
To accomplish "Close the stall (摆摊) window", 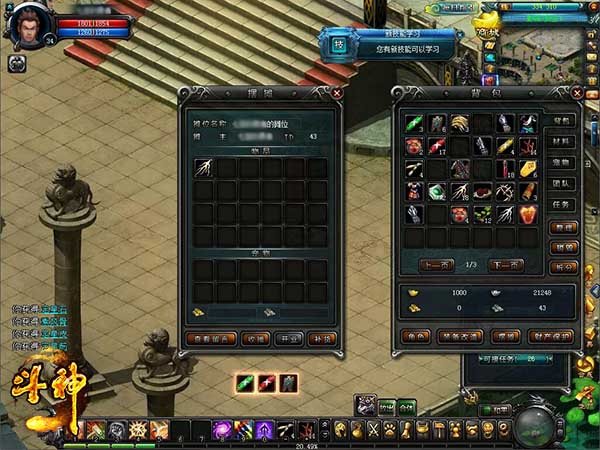I will [x=336, y=93].
